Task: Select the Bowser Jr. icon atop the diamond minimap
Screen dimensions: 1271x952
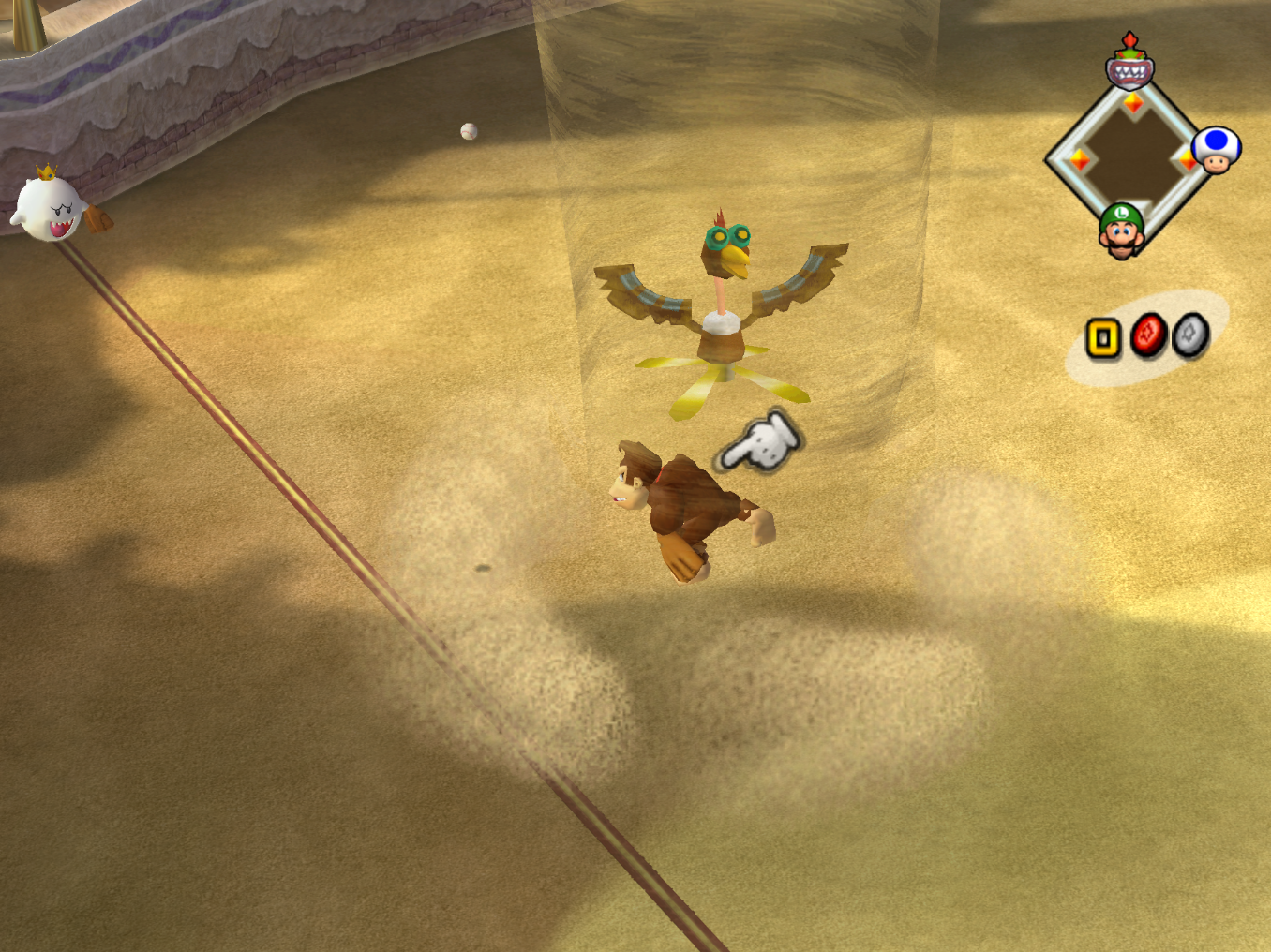Action: (x=1129, y=68)
